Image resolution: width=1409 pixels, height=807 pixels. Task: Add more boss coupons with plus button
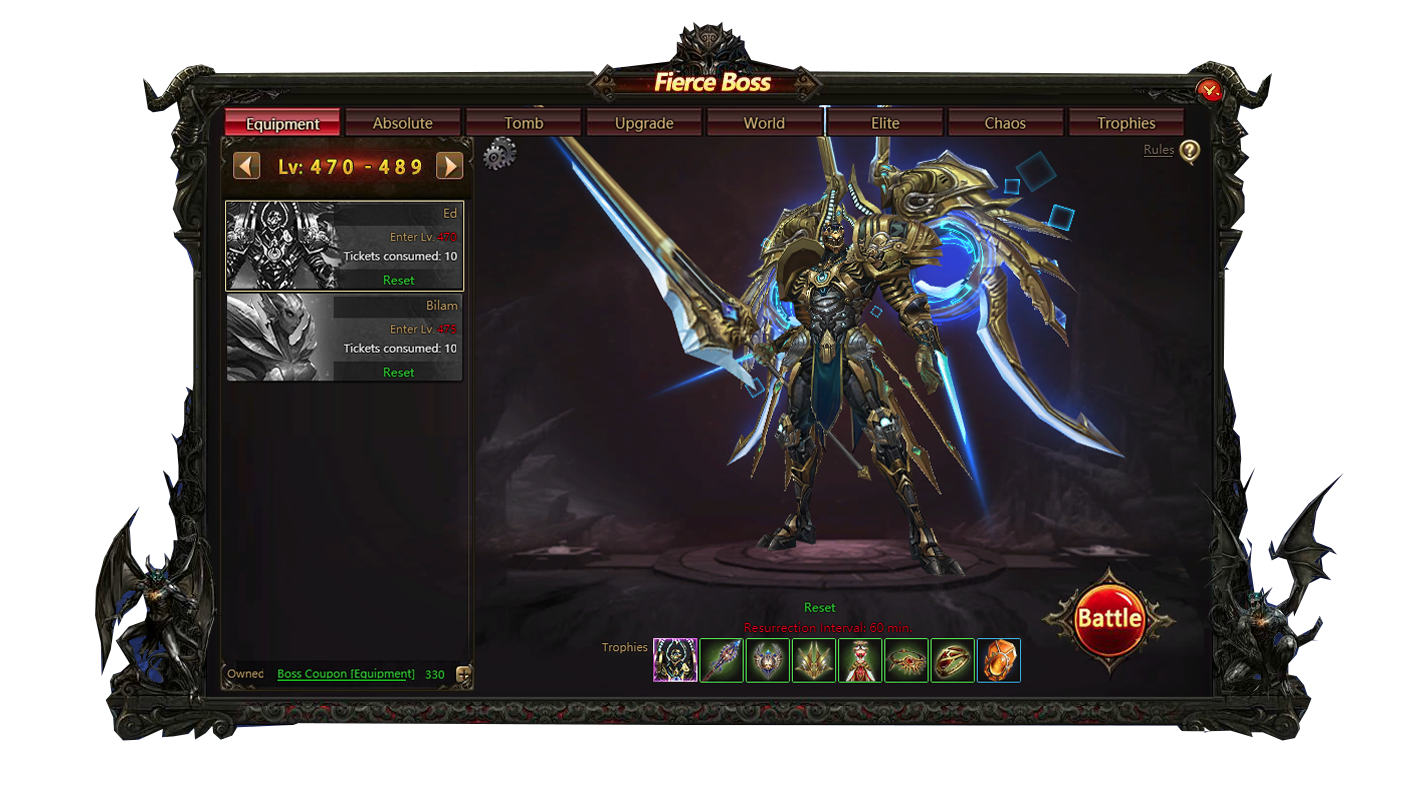[x=463, y=675]
